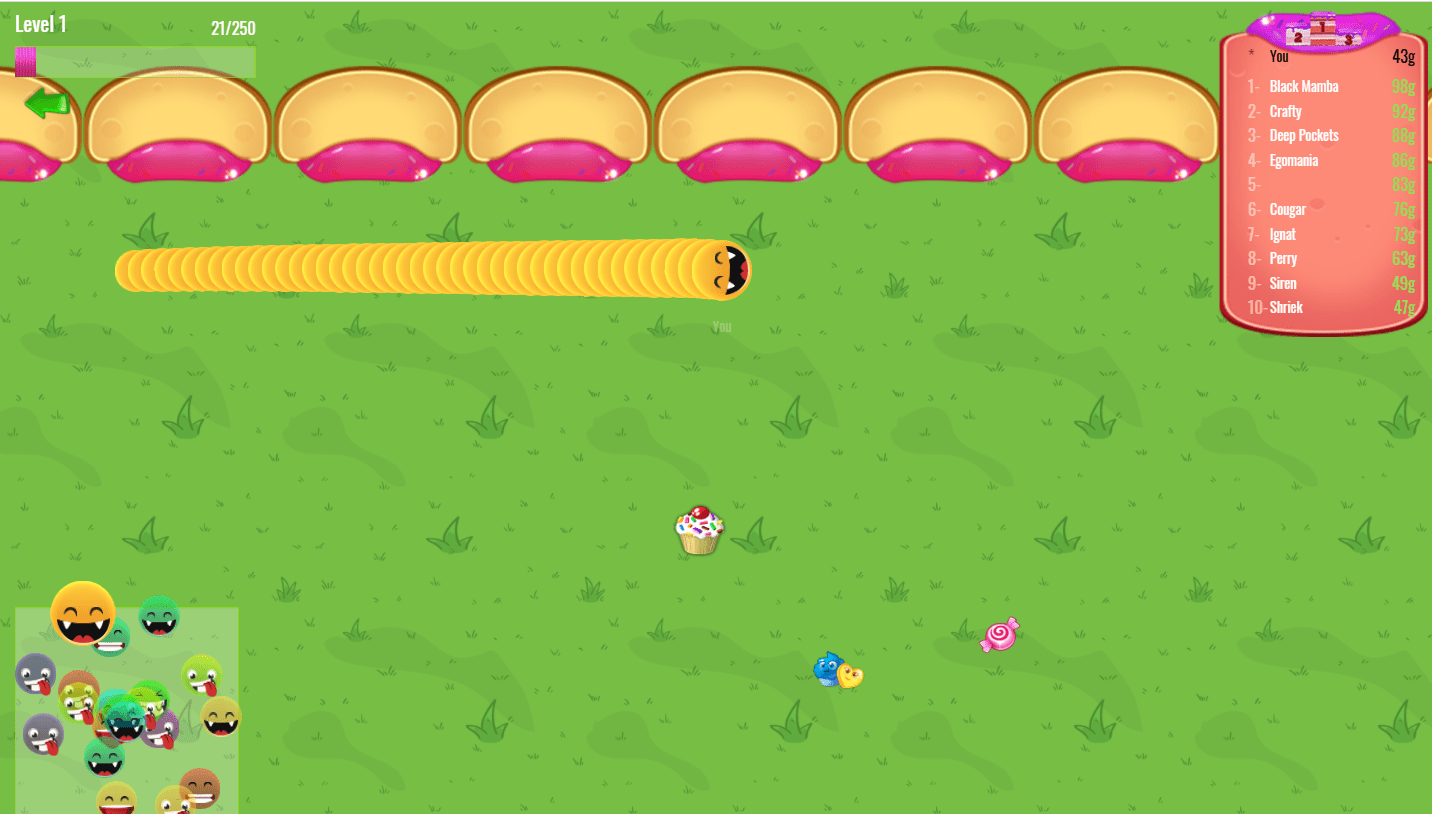
Task: Click the 'Deep Pockets' leaderboard entry
Action: pos(1303,135)
